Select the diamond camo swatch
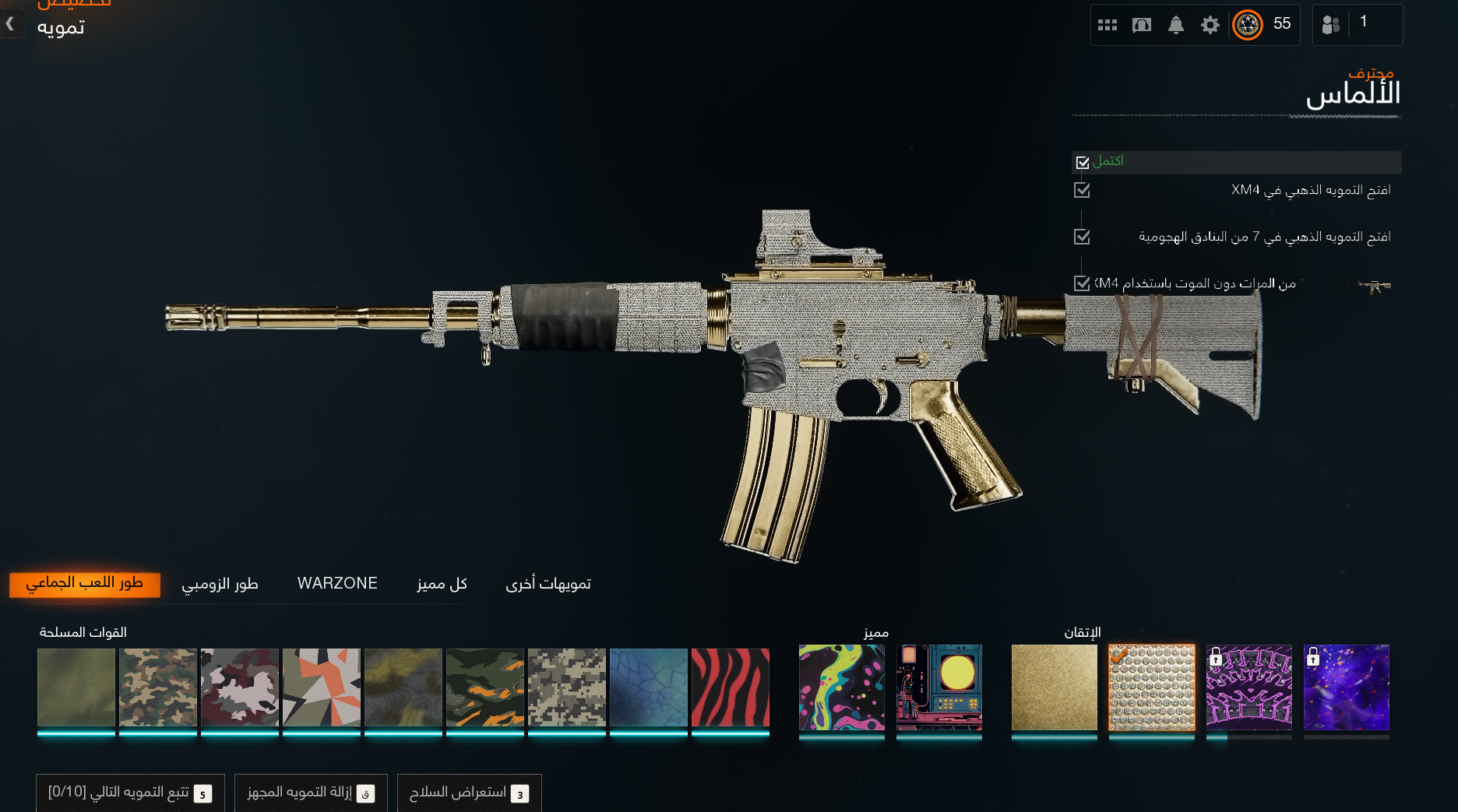 (1151, 687)
